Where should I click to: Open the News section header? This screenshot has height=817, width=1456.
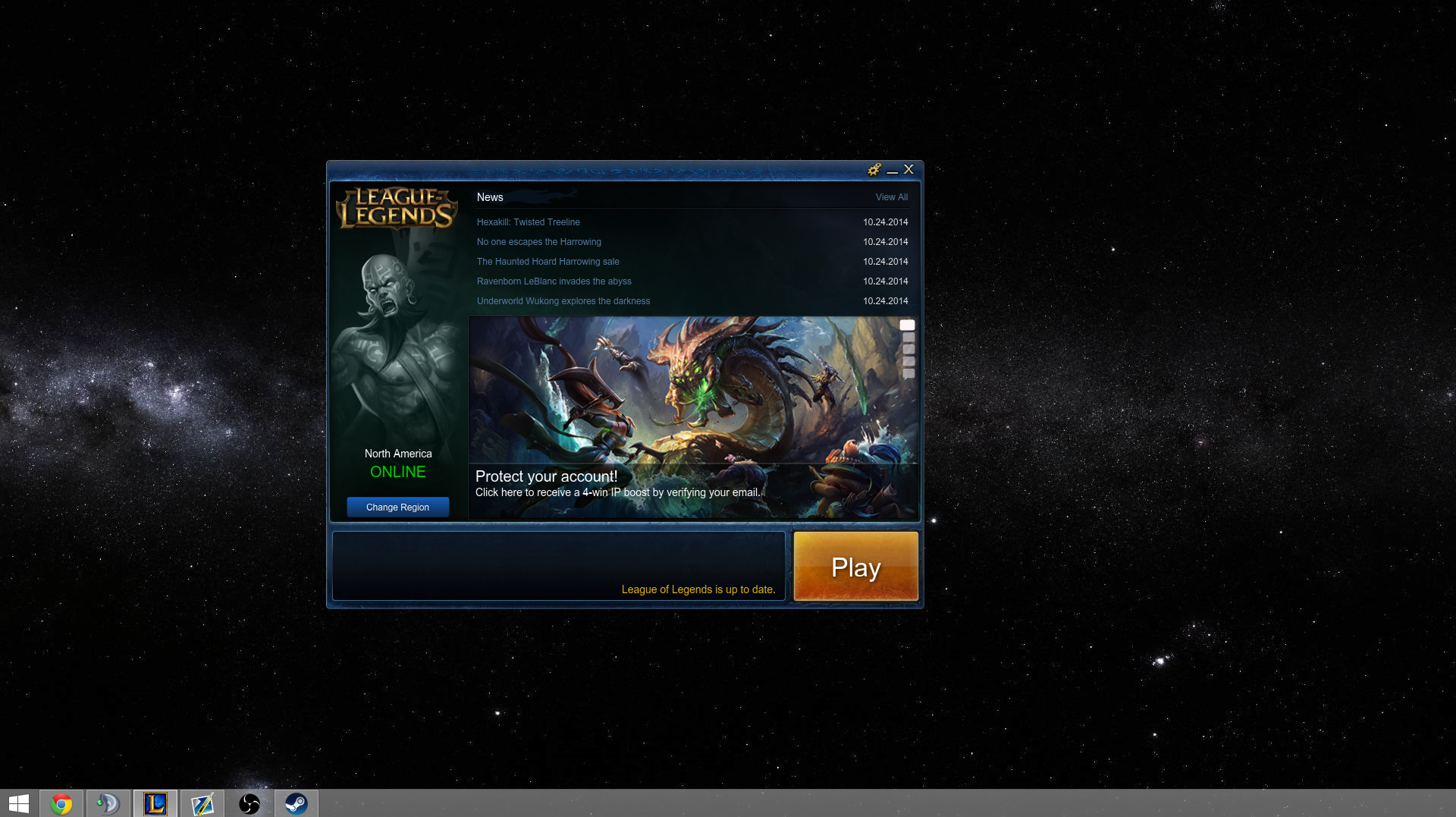(x=489, y=197)
